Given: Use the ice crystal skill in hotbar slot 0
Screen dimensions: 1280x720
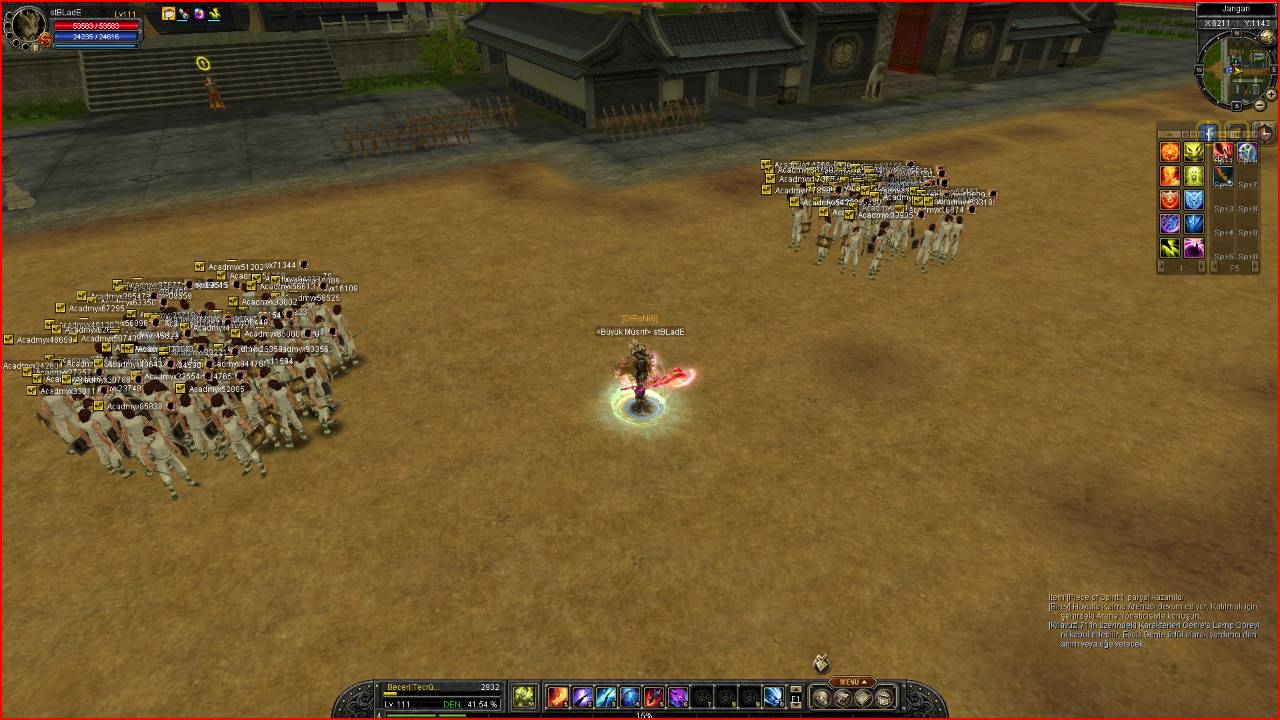Looking at the screenshot, I should [x=773, y=697].
